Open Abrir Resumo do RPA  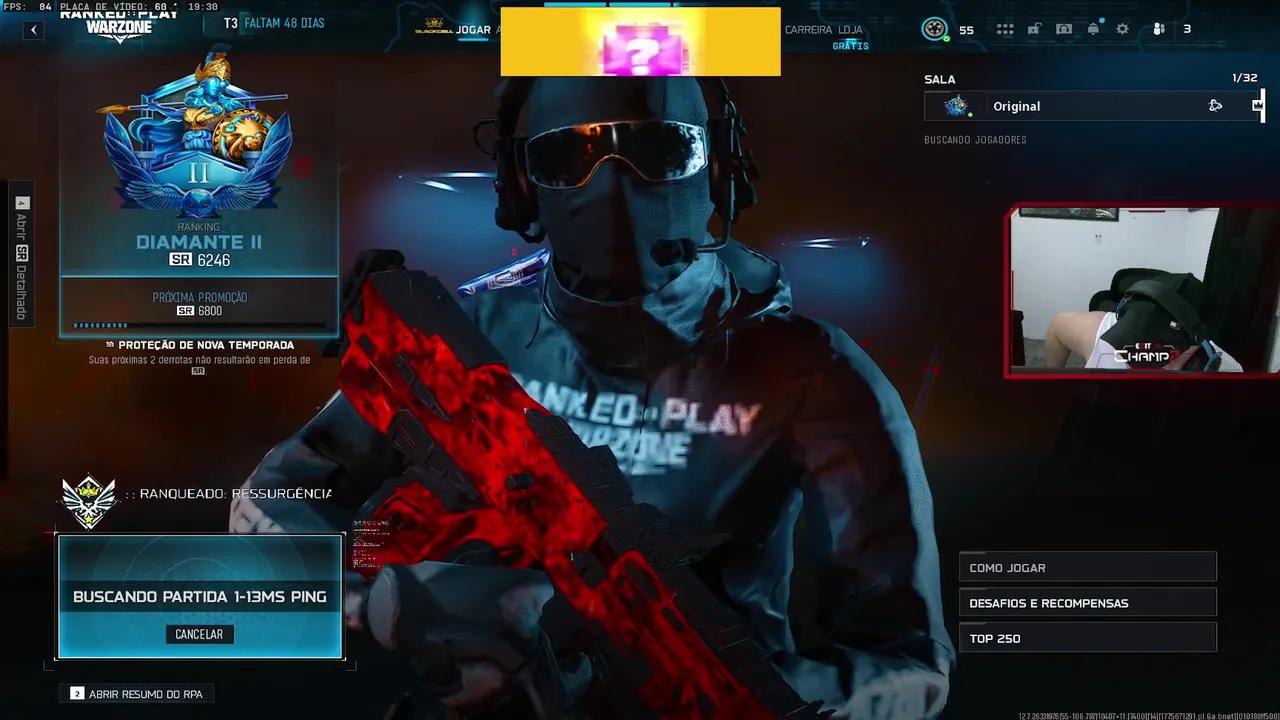point(136,693)
